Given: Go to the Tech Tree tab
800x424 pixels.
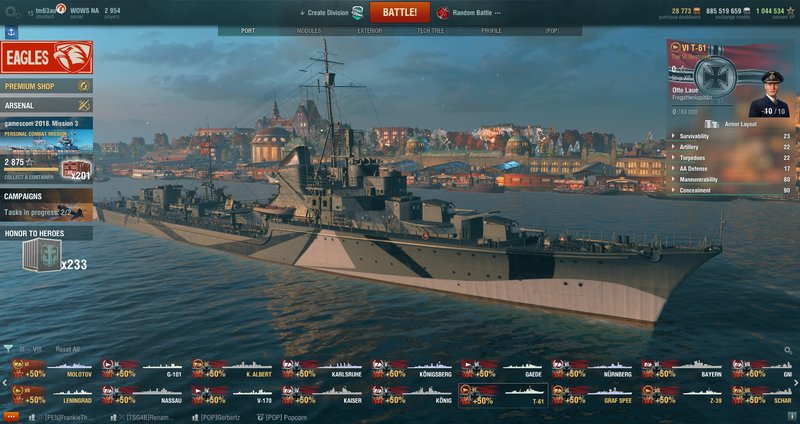Looking at the screenshot, I should pyautogui.click(x=431, y=31).
